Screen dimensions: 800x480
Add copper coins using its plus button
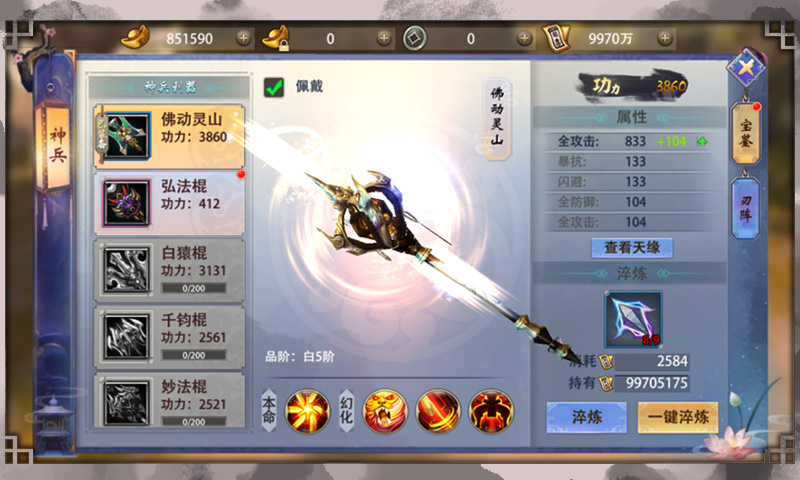click(525, 38)
